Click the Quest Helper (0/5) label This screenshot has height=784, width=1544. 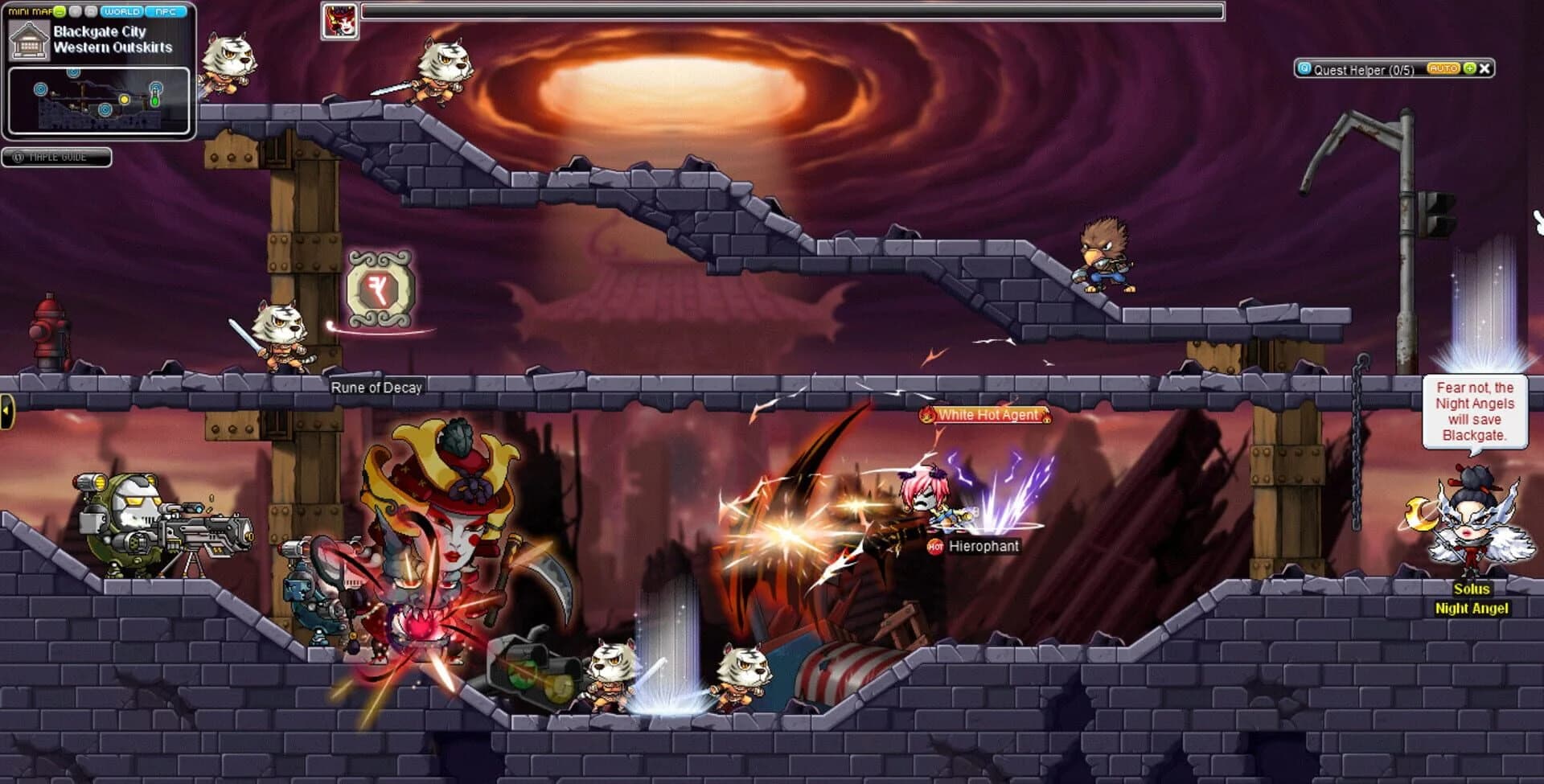1363,70
